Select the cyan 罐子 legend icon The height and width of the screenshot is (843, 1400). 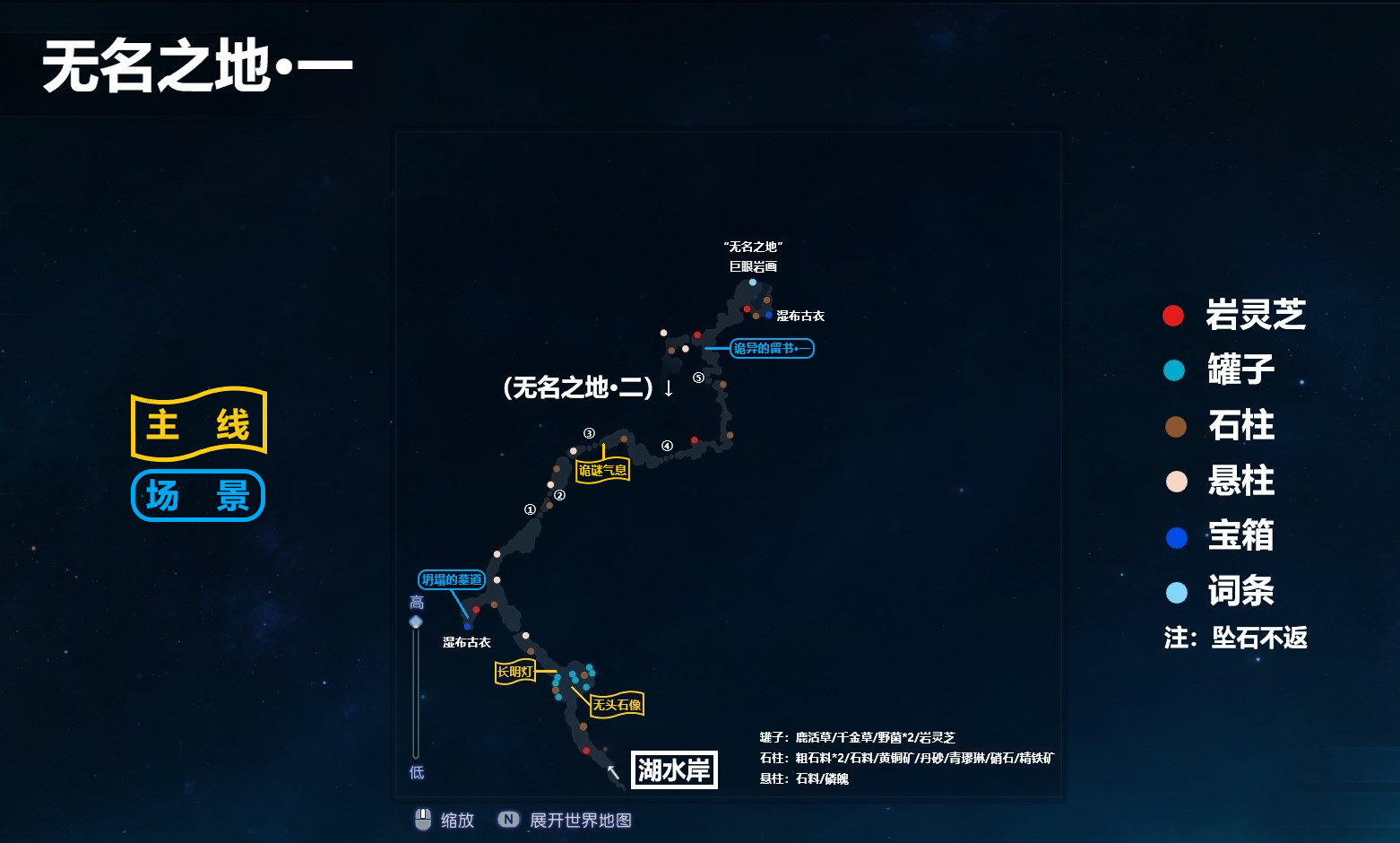(x=1172, y=370)
